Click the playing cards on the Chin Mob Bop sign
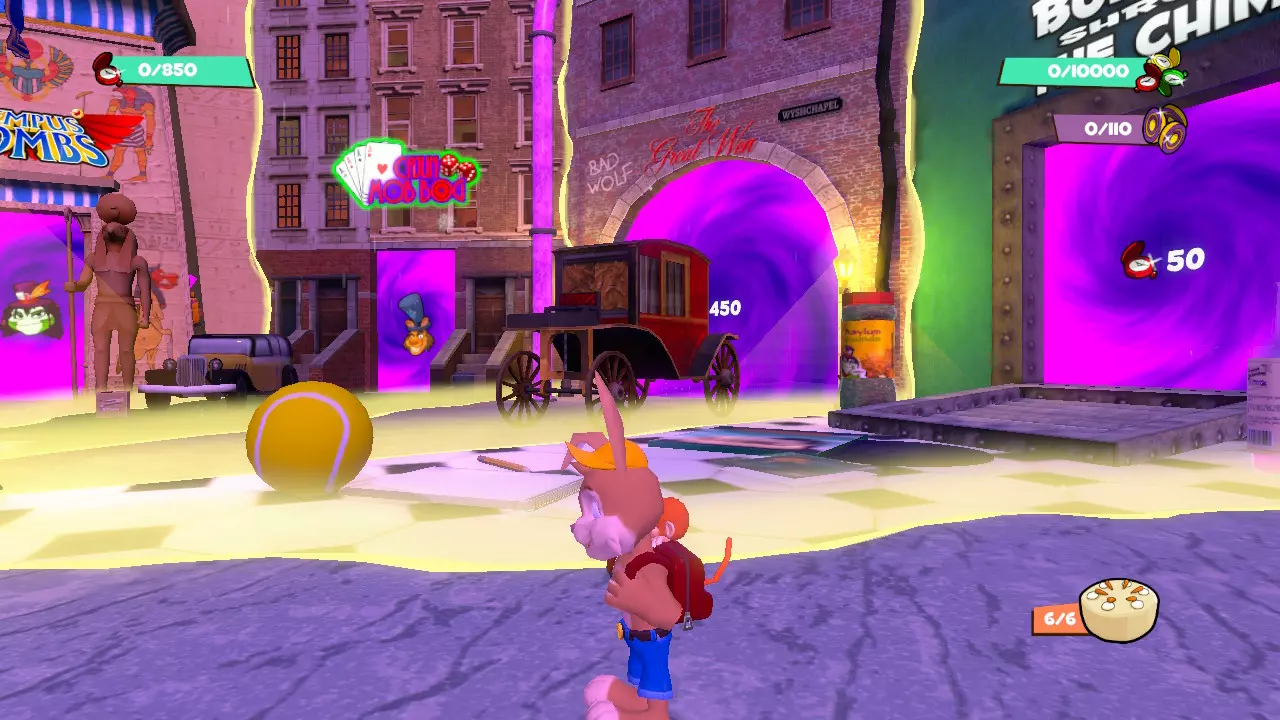 357,165
